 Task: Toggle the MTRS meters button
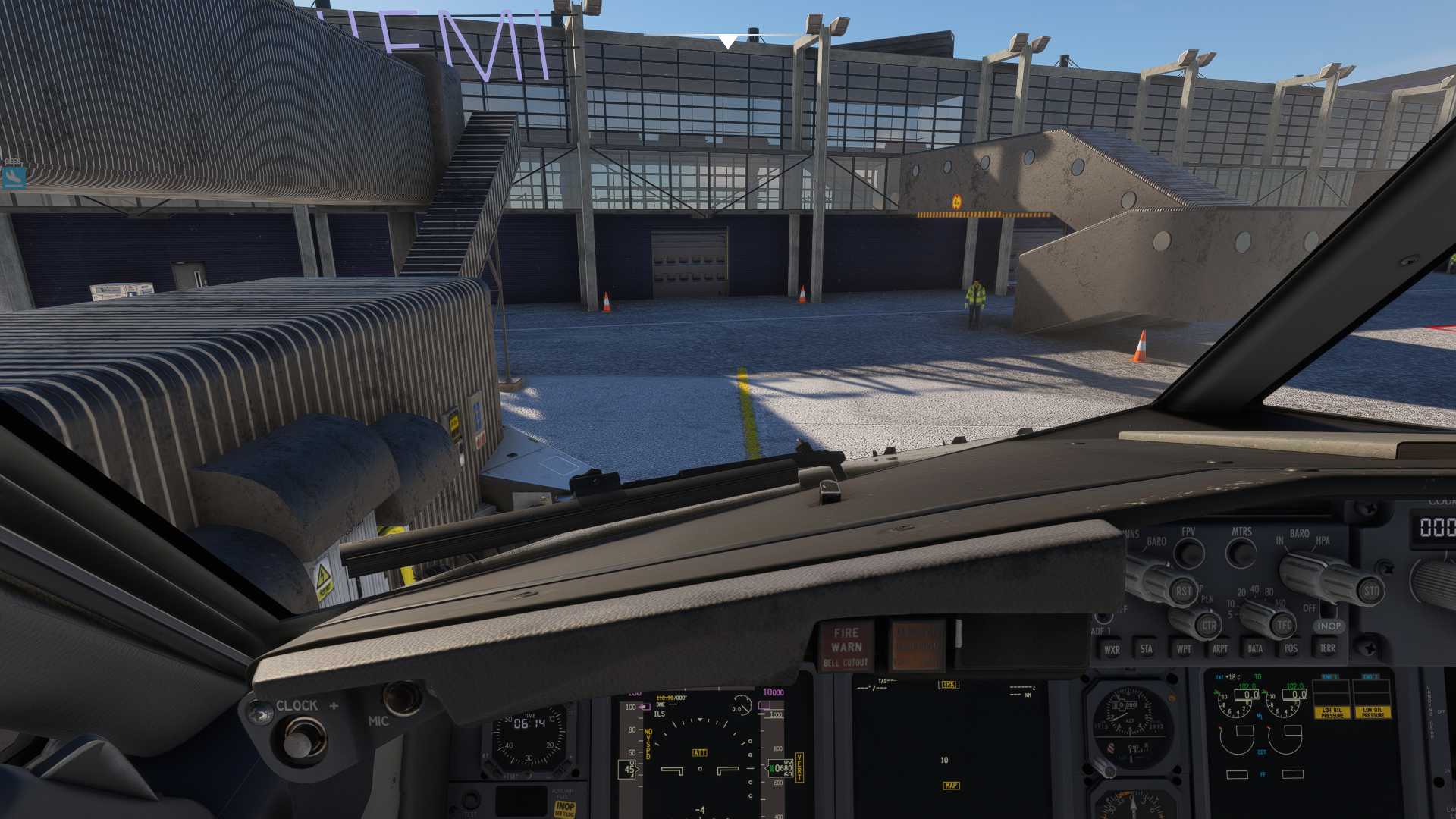point(1241,553)
